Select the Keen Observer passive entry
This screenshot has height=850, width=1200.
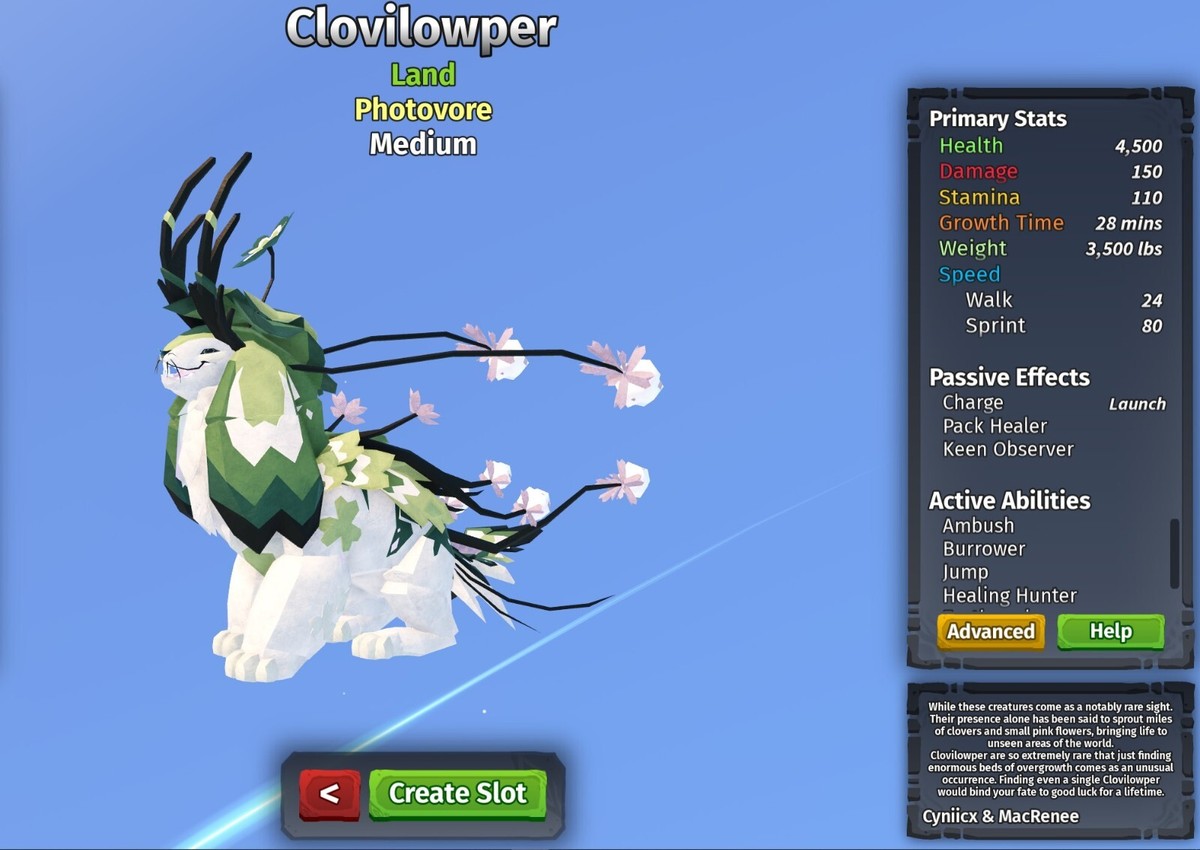pos(1007,450)
